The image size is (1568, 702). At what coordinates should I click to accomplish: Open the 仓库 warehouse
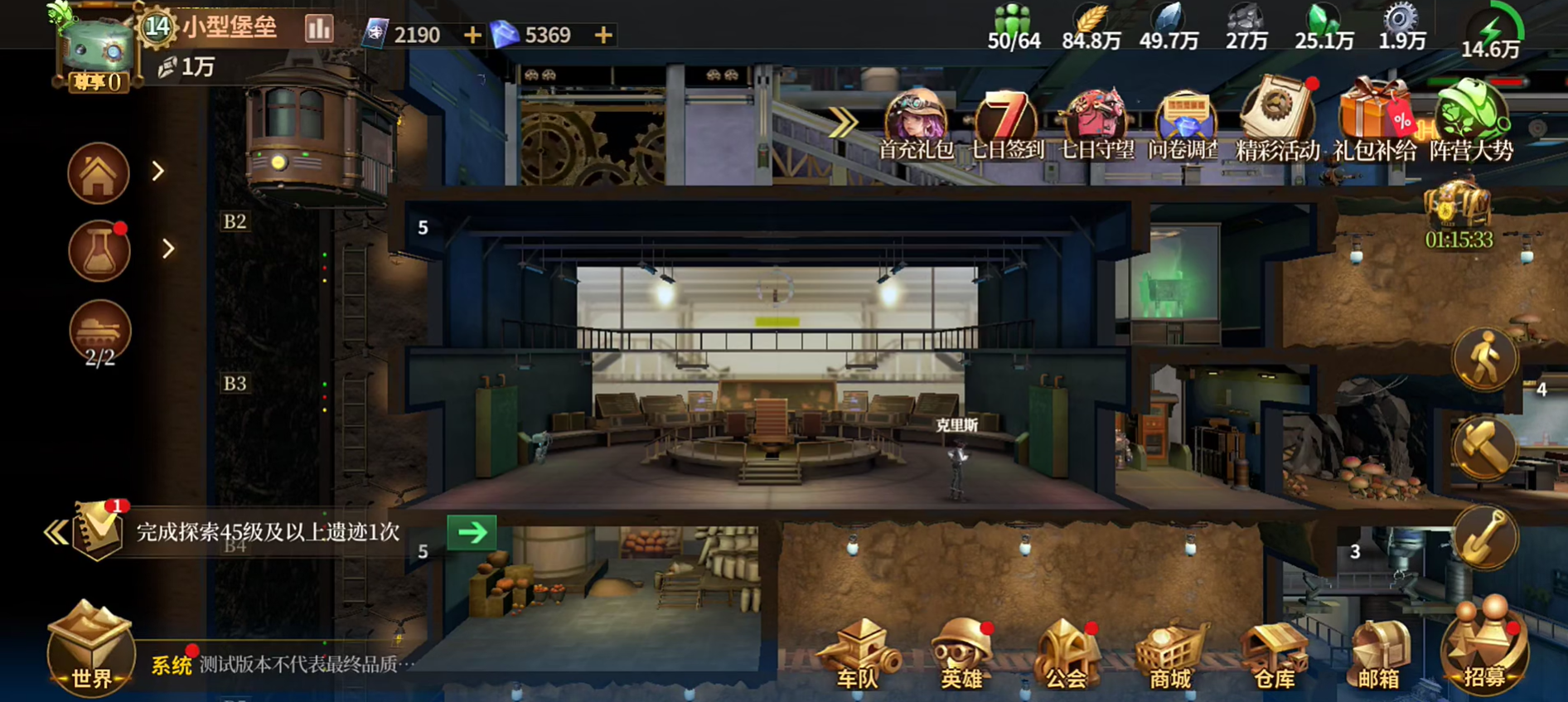[1275, 655]
